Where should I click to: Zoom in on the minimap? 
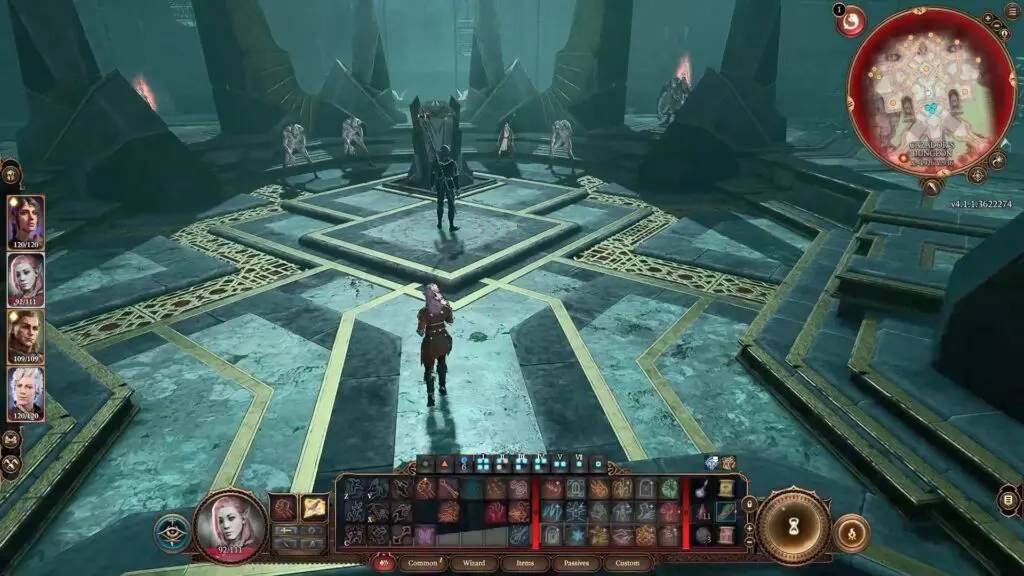988,19
